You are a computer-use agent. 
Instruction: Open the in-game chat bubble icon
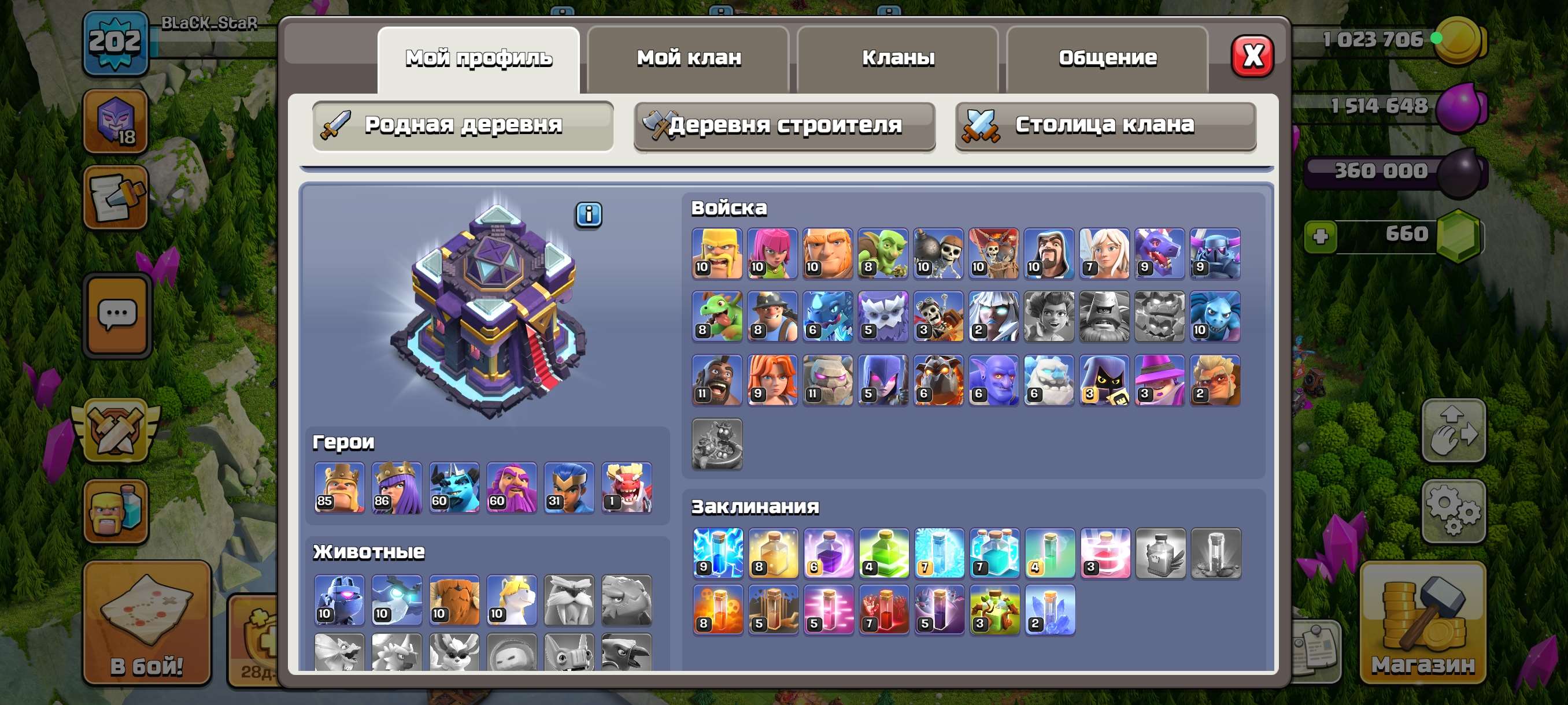117,314
